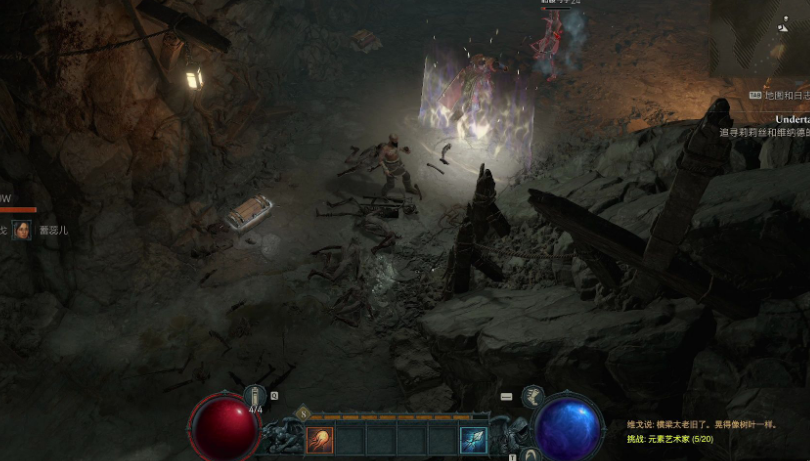Trigger the evade boot icon above the mana orb
The width and height of the screenshot is (810, 461).
click(533, 395)
